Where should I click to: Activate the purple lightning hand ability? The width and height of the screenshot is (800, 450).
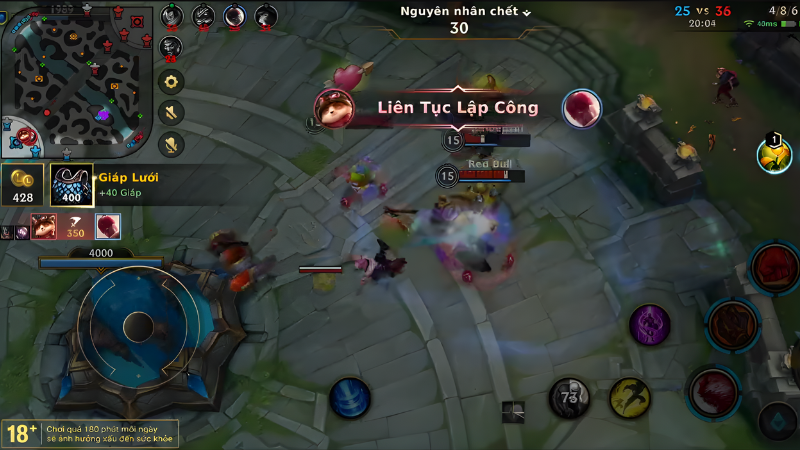pos(650,325)
